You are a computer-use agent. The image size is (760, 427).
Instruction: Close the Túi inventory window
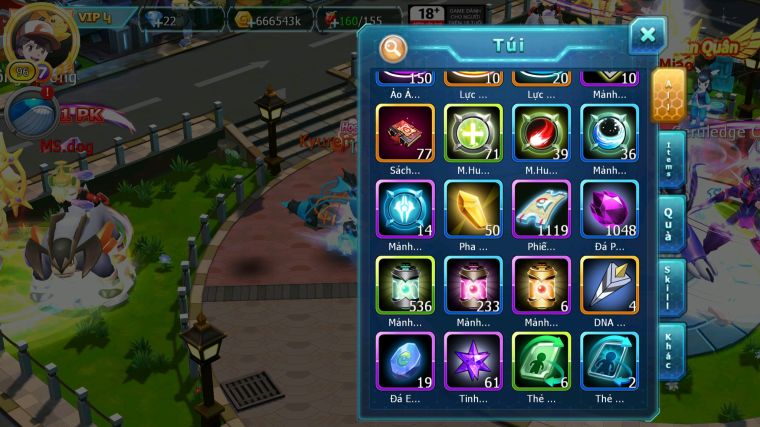tap(647, 36)
